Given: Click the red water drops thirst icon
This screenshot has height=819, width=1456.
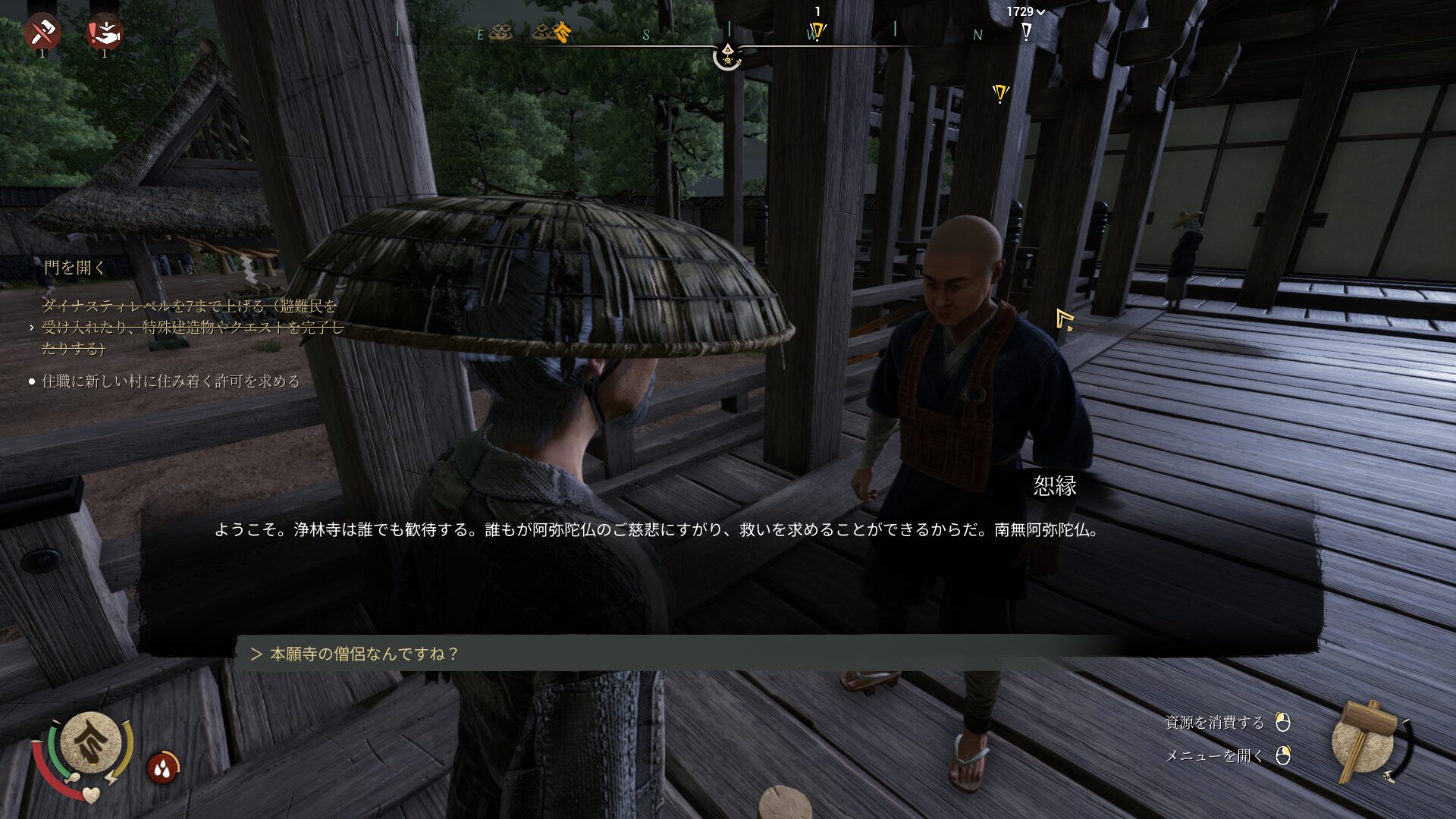Looking at the screenshot, I should click(162, 768).
